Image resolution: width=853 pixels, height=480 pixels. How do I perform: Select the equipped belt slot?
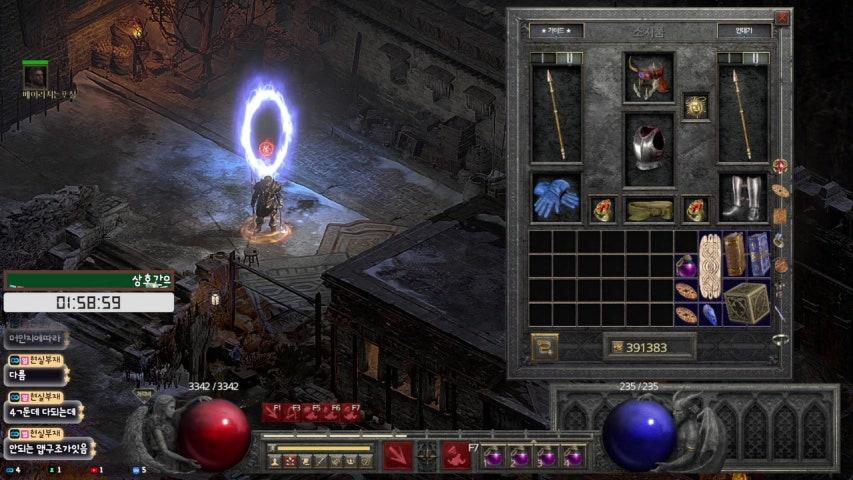pyautogui.click(x=649, y=209)
